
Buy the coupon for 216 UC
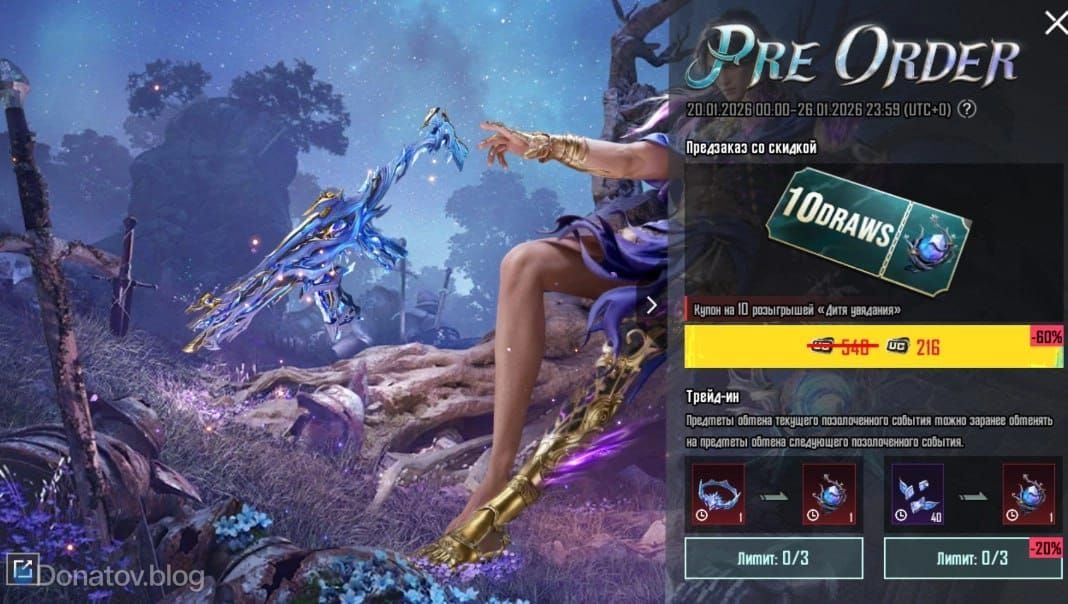(x=873, y=347)
